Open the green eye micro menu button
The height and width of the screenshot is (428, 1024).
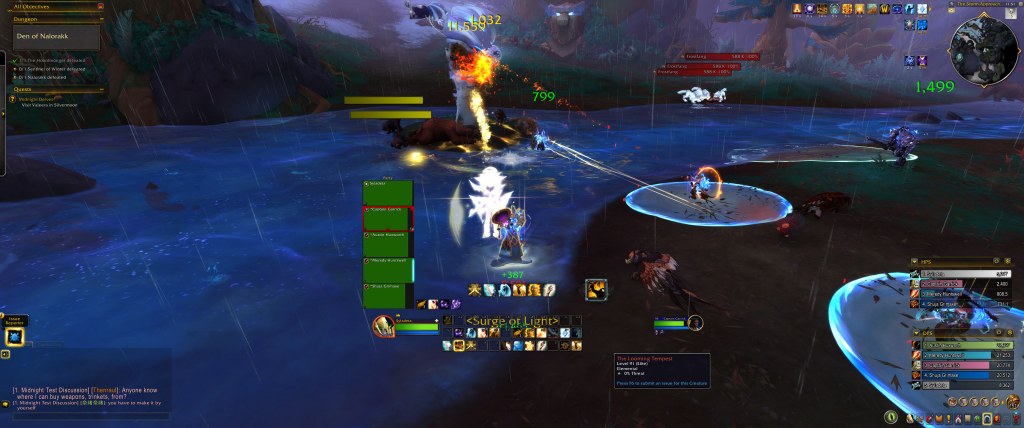[889, 416]
